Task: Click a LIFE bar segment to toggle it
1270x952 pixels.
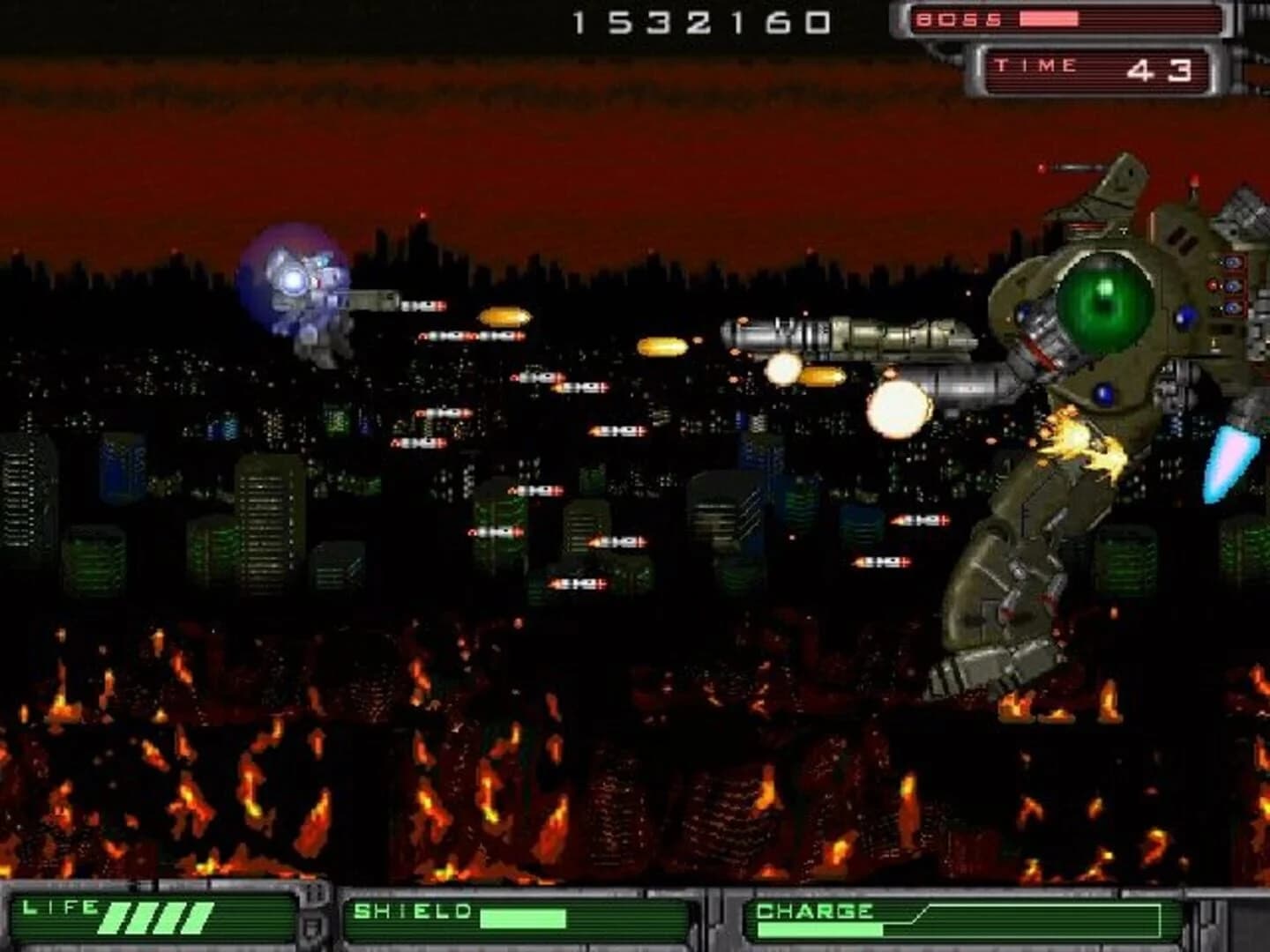Action: (141, 919)
